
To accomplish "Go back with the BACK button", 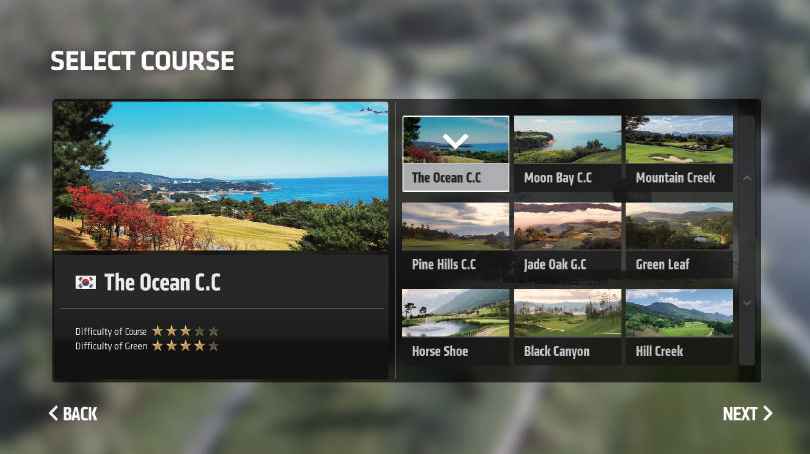I will pyautogui.click(x=73, y=414).
